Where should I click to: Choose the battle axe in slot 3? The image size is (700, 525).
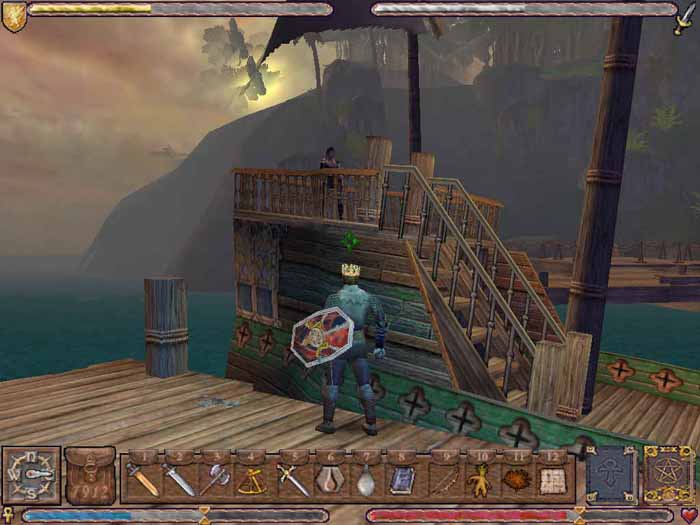click(x=216, y=480)
